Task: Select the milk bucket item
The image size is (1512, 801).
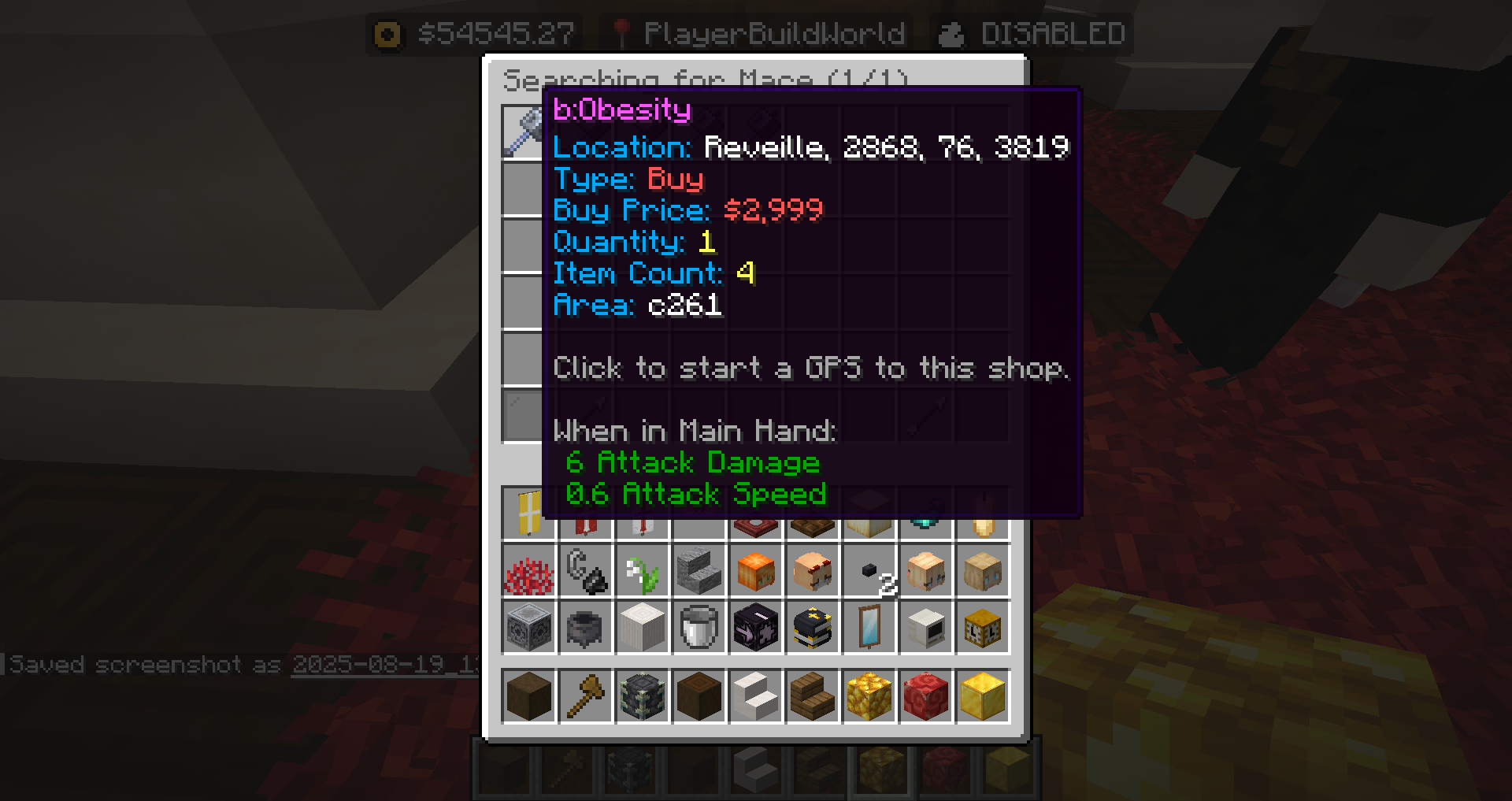Action: pyautogui.click(x=698, y=628)
